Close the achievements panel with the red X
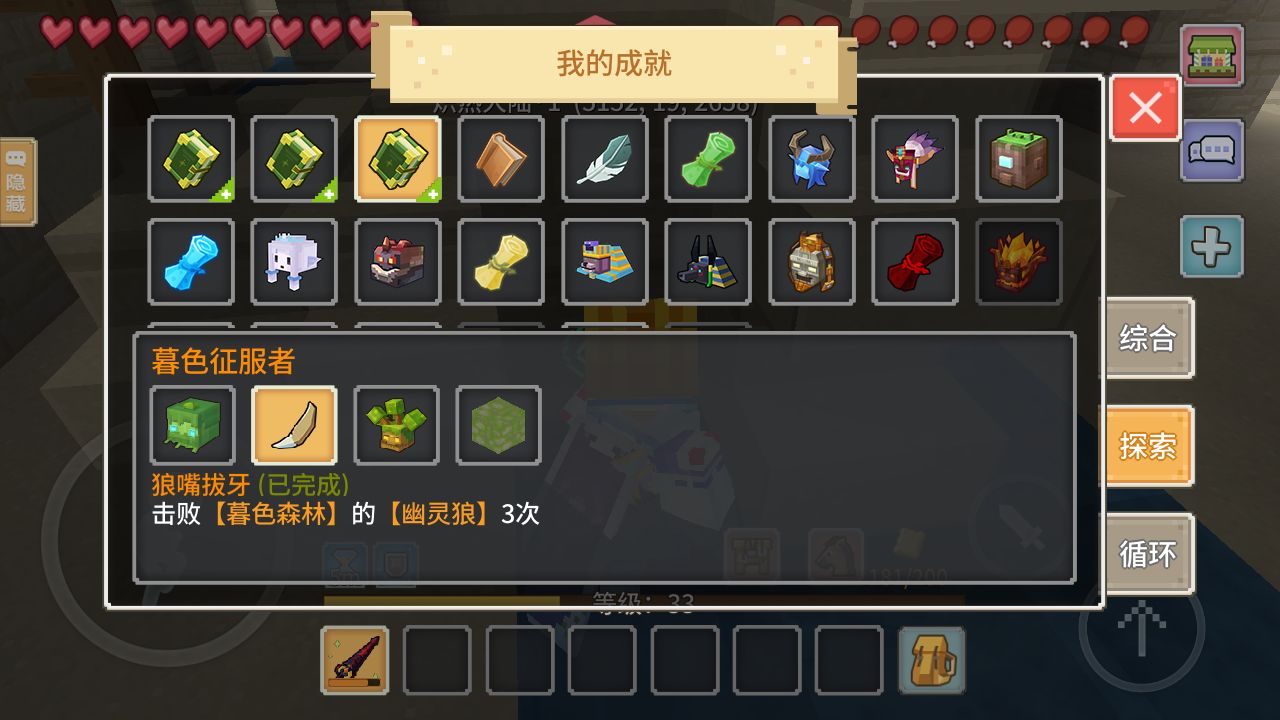Image resolution: width=1280 pixels, height=720 pixels. pos(1145,108)
